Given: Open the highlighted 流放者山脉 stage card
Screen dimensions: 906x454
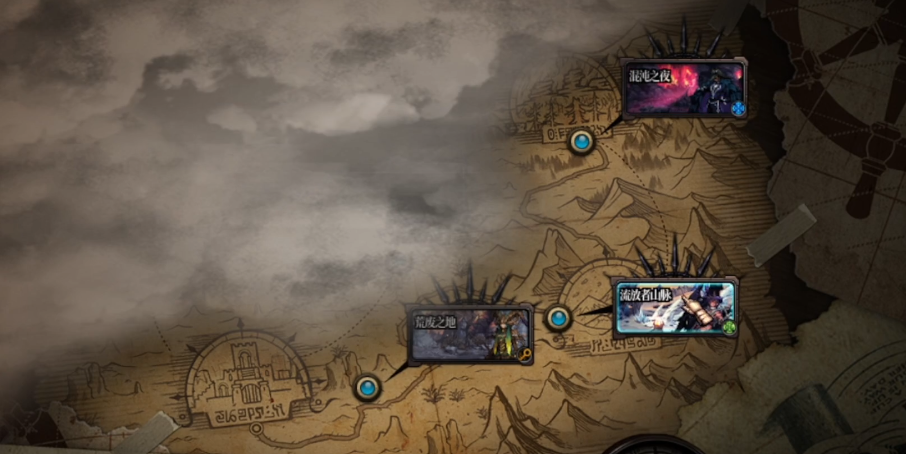Looking at the screenshot, I should click(675, 307).
